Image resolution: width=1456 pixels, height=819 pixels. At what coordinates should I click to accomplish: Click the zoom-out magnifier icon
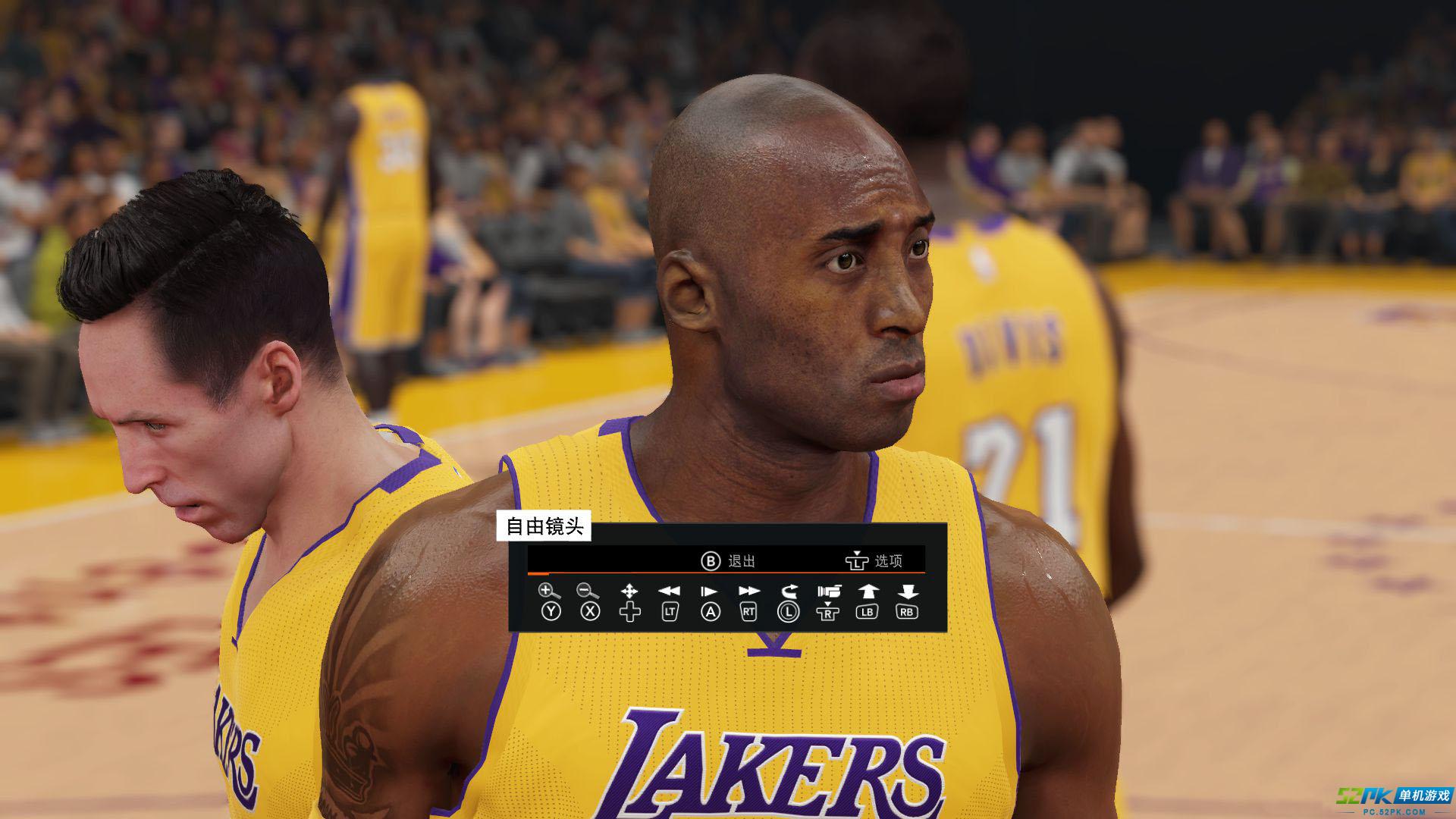(x=588, y=591)
